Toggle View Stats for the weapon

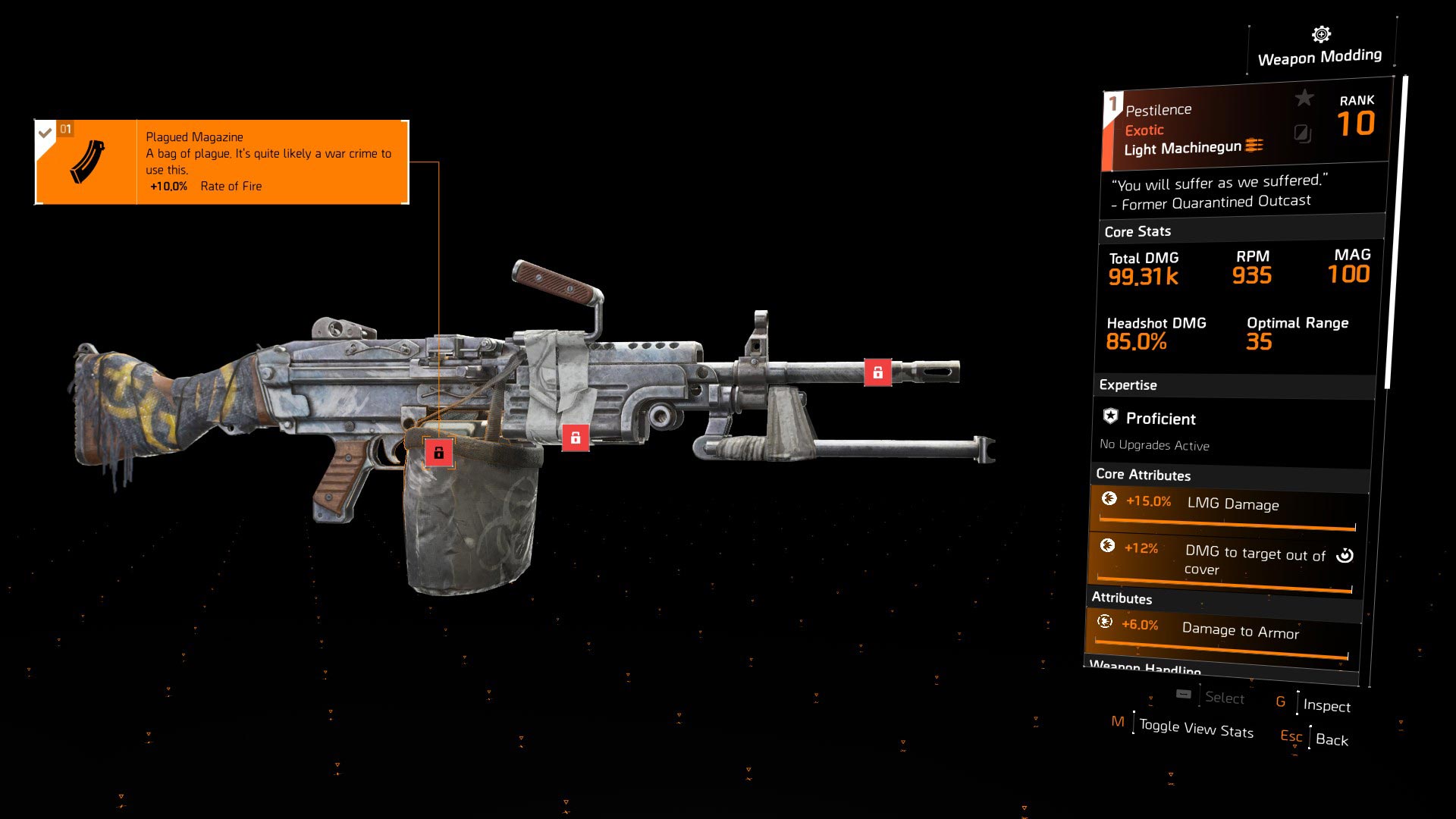(x=1195, y=729)
